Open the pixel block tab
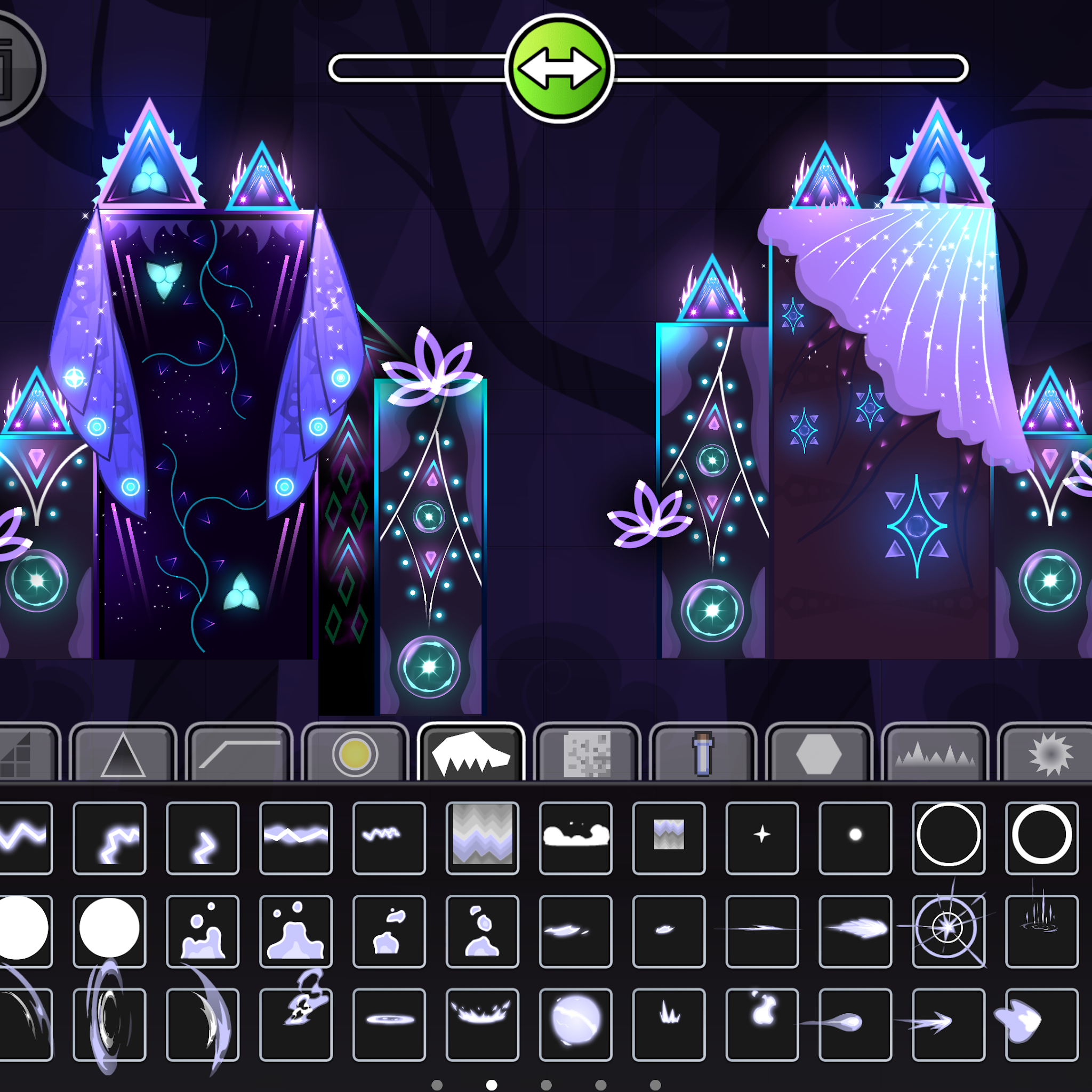 (587, 754)
